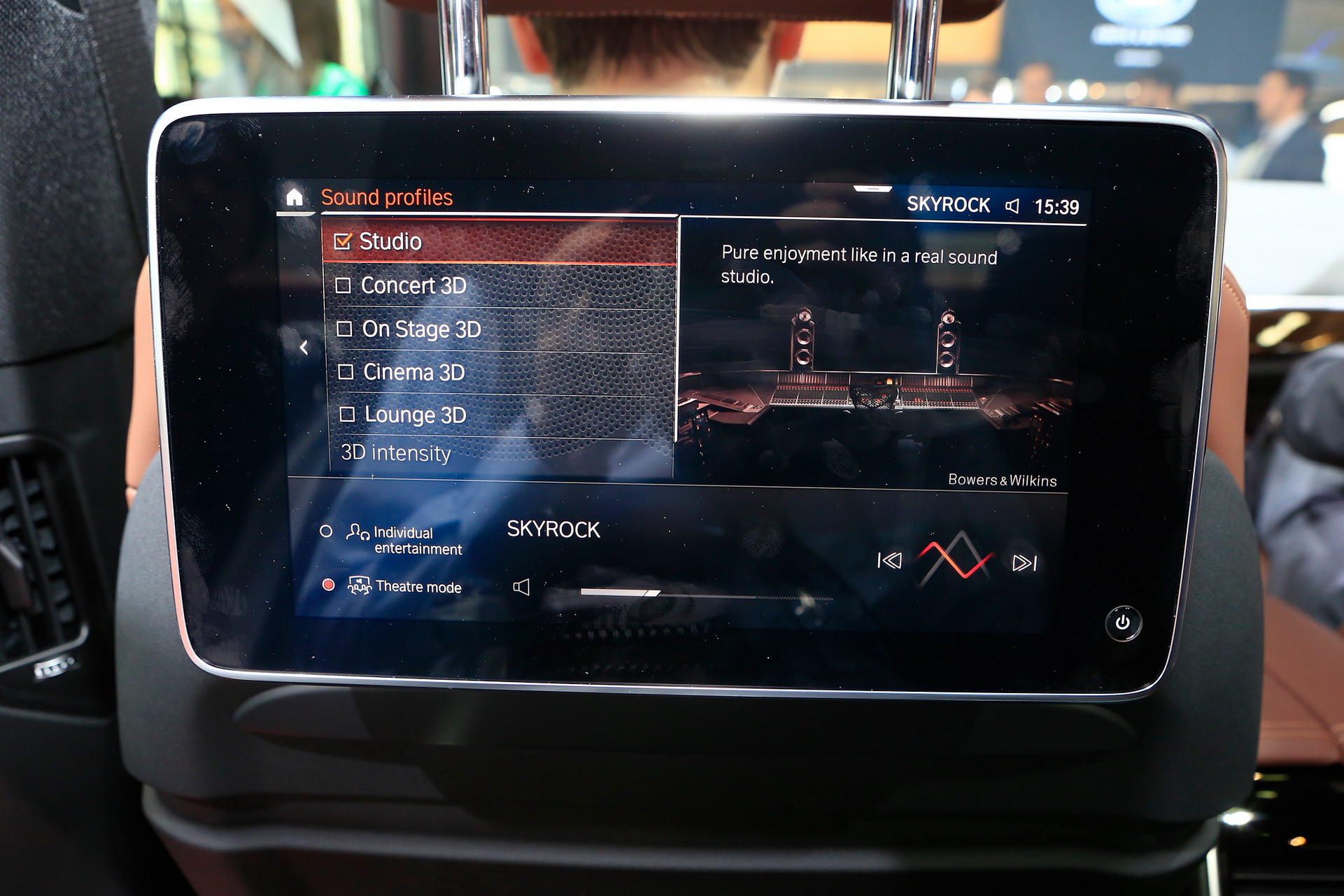Select the Theatre mode option
Screen dimensions: 1344x896
328,585
